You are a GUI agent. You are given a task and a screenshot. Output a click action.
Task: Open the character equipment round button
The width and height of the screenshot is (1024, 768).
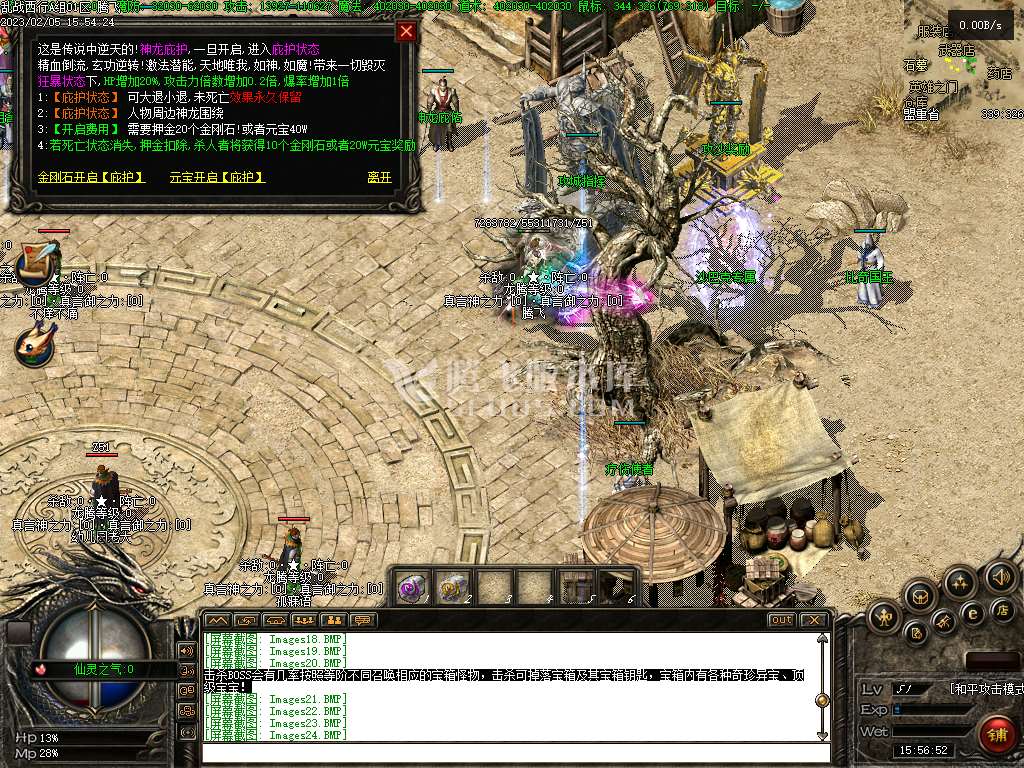pos(885,616)
